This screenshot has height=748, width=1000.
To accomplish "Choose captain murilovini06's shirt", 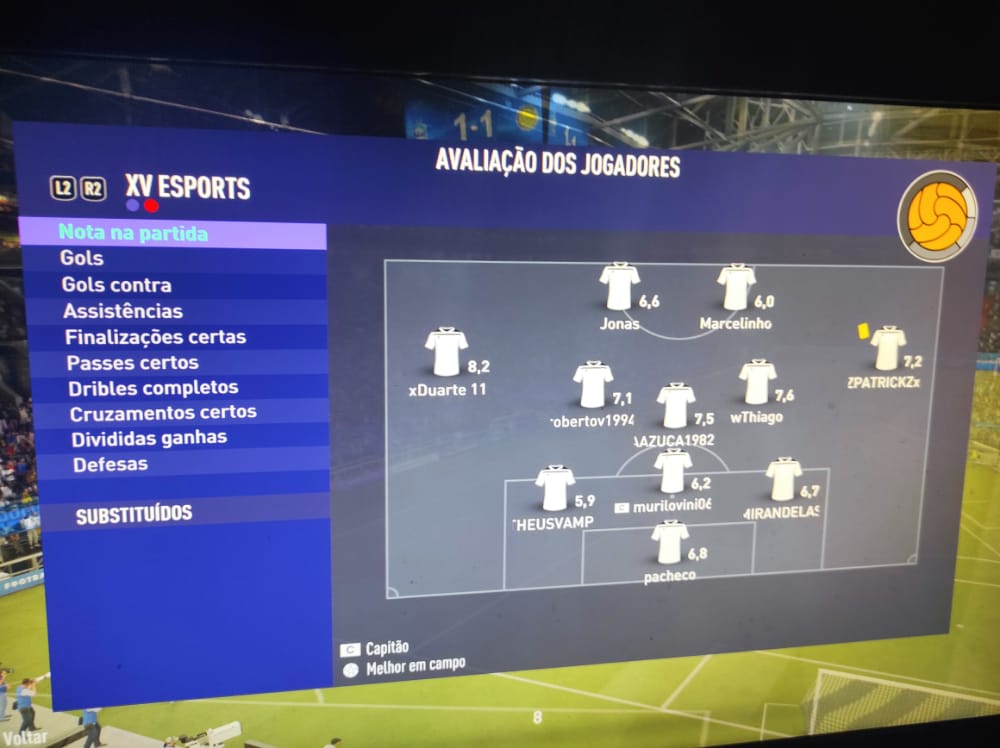I will [x=673, y=471].
